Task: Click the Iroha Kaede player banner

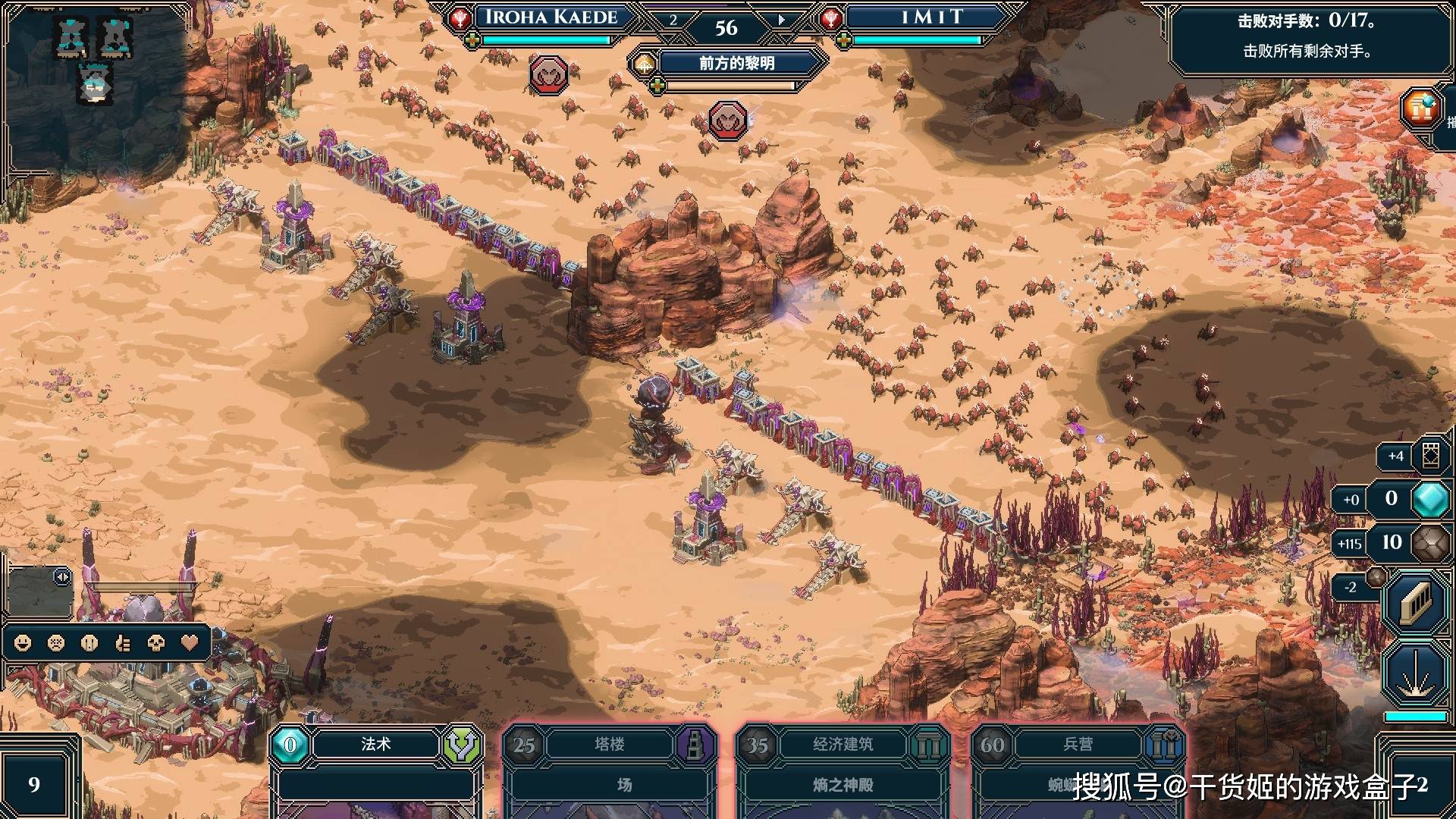Action: coord(551,18)
